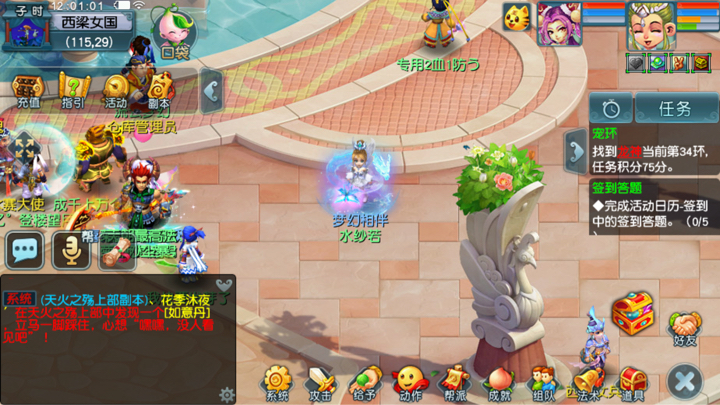Image resolution: width=720 pixels, height=405 pixels.
Task: Open the 系统 system settings
Action: click(x=277, y=383)
